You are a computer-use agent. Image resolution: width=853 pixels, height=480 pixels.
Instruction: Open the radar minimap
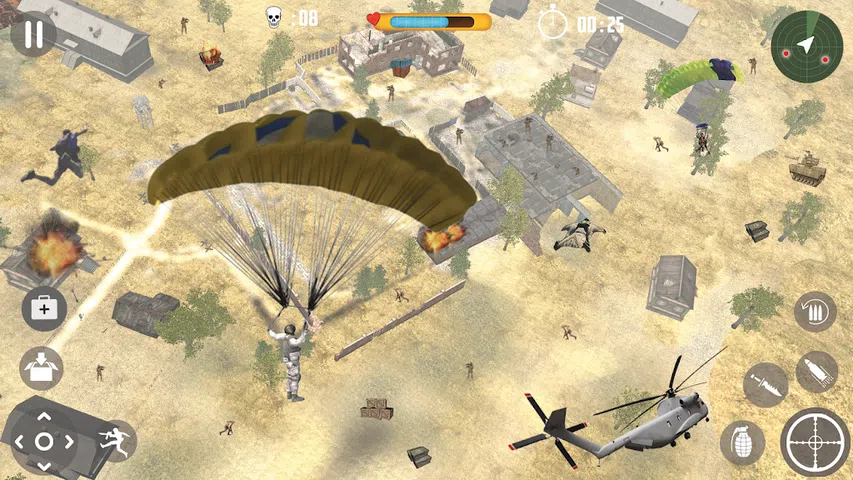pos(806,44)
